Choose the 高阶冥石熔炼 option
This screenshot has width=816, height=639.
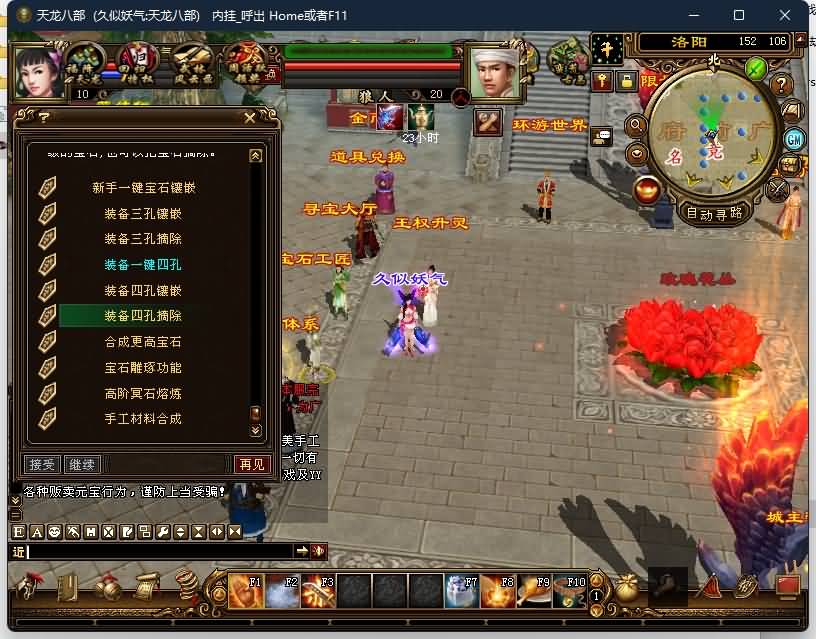(143, 394)
